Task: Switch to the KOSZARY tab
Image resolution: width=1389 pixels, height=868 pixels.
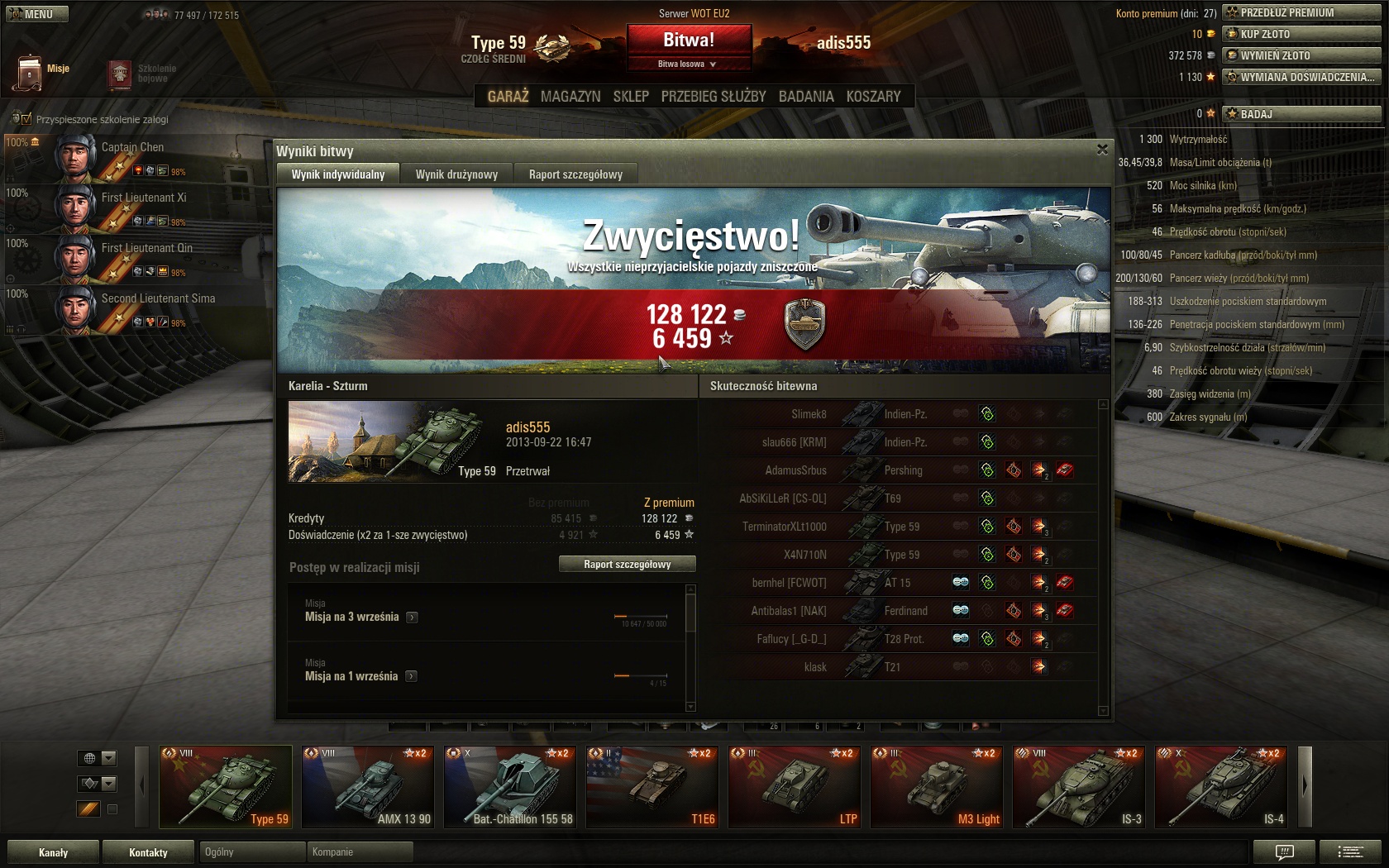Action: click(x=873, y=97)
